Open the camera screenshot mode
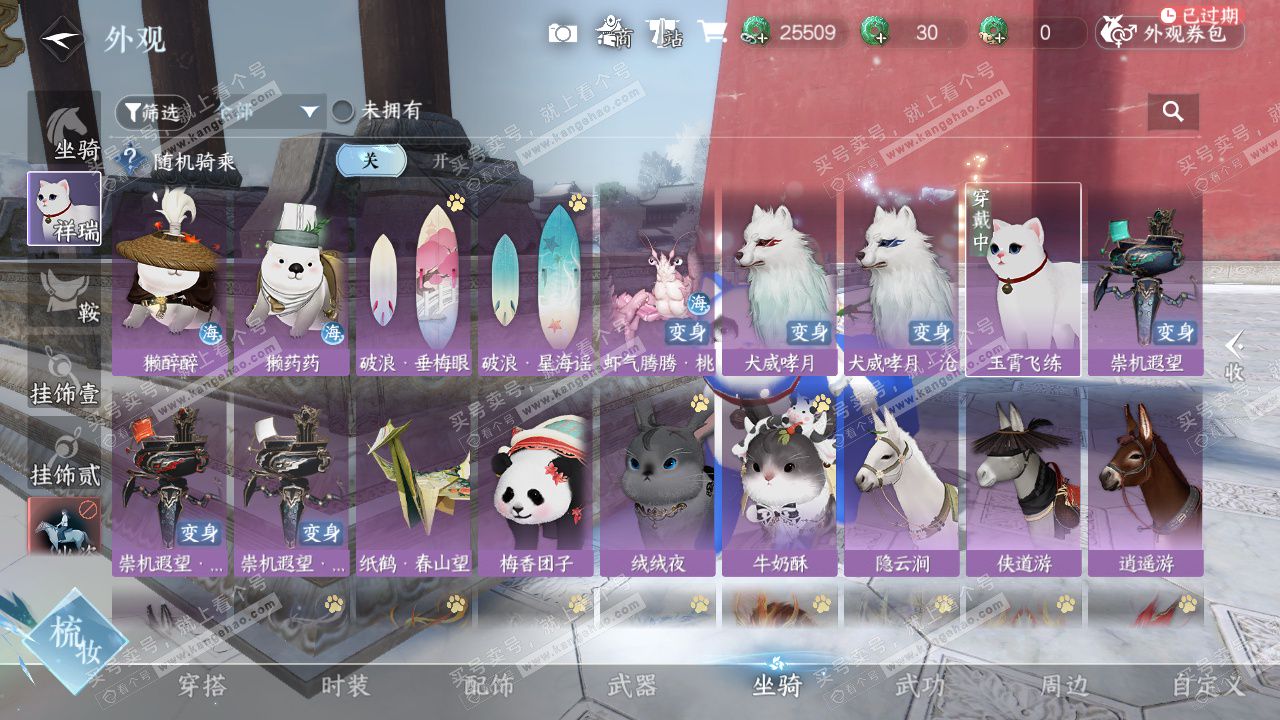Image resolution: width=1280 pixels, height=720 pixels. [562, 33]
